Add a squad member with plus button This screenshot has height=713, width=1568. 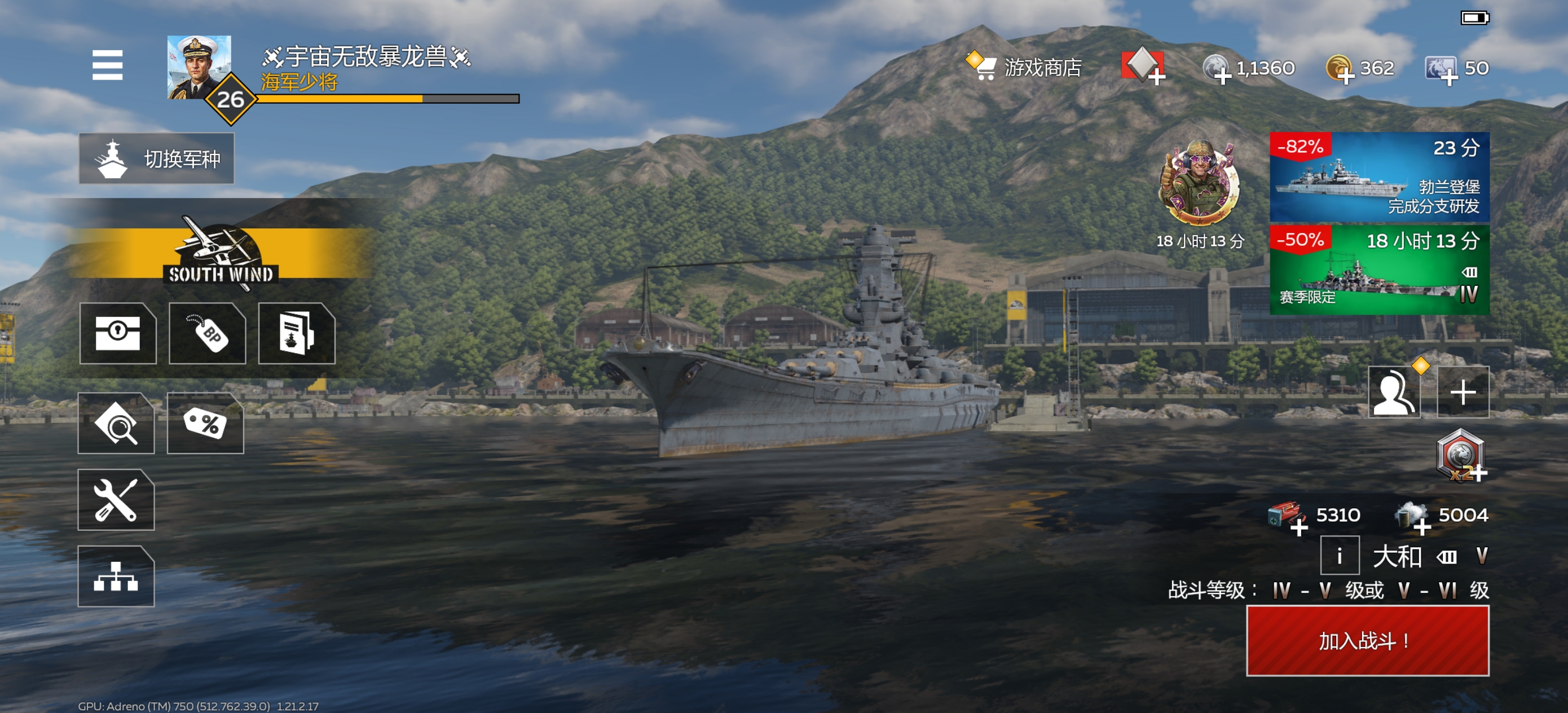1463,393
